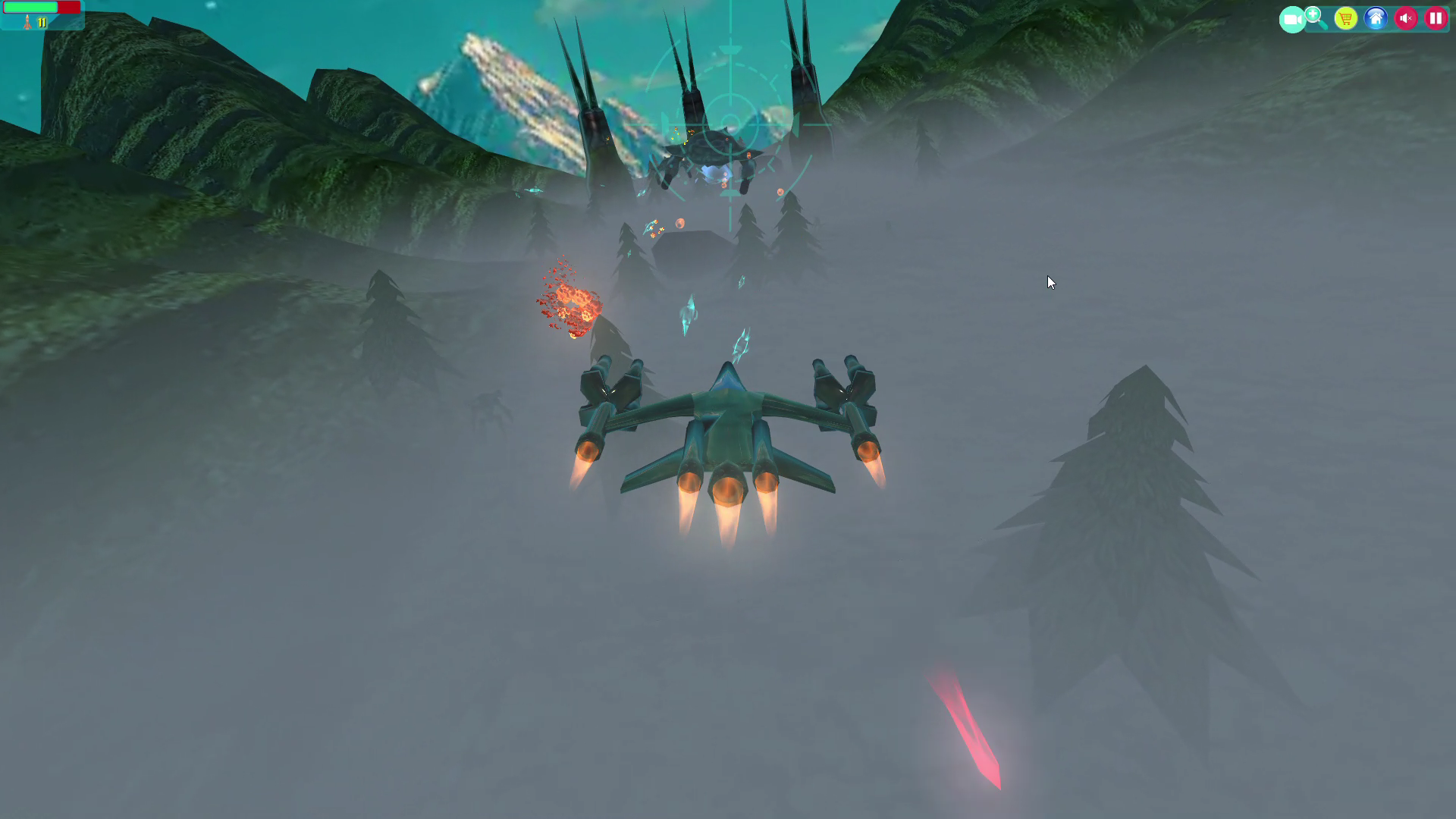Toggle sound back on with speaker button
Viewport: 1456px width, 819px height.
point(1406,18)
